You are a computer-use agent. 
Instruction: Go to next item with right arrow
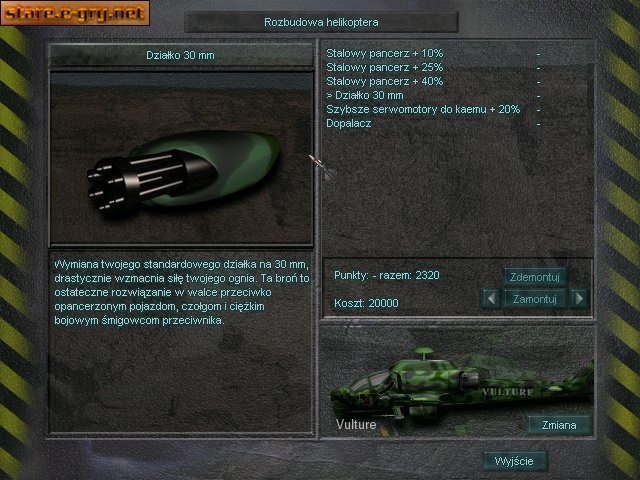579,298
